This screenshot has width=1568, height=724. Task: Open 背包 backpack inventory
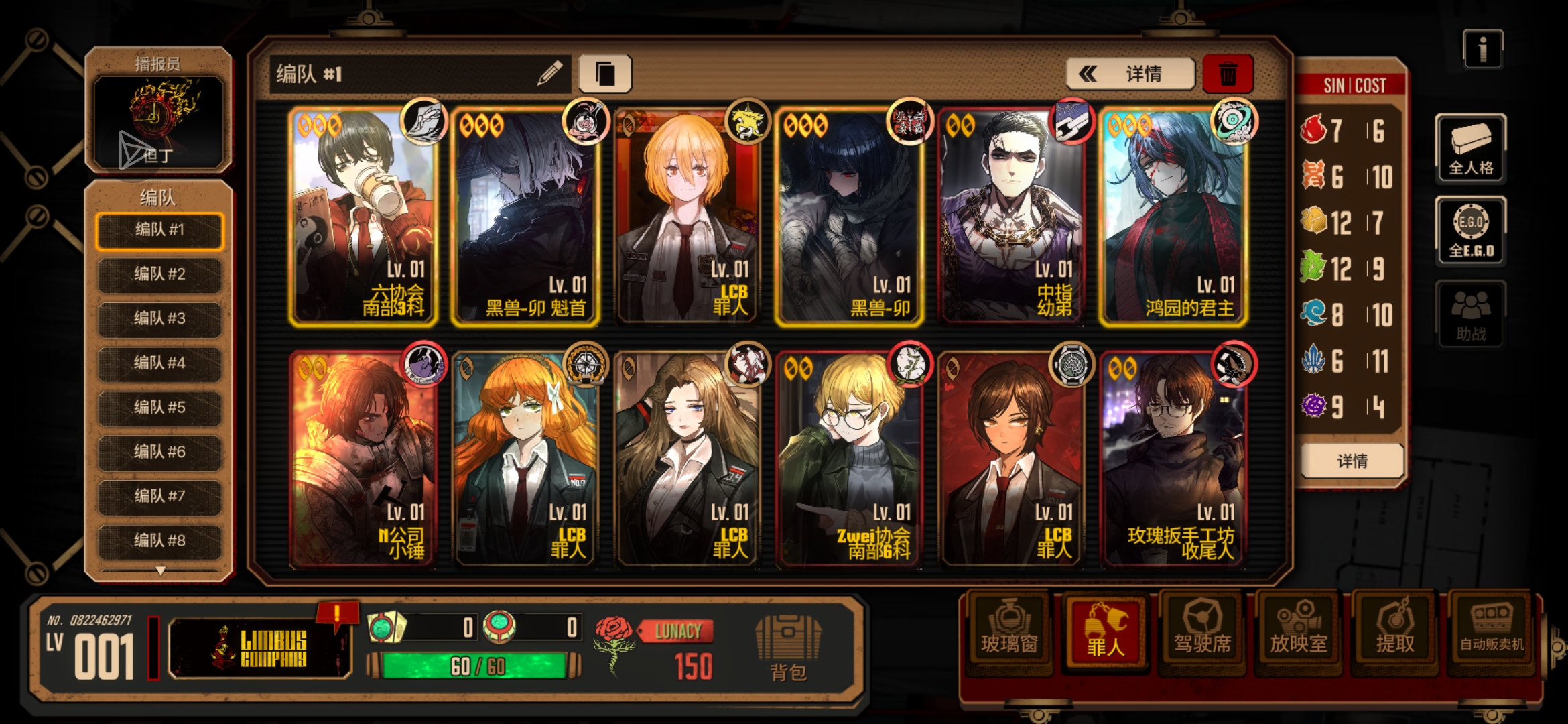[788, 648]
